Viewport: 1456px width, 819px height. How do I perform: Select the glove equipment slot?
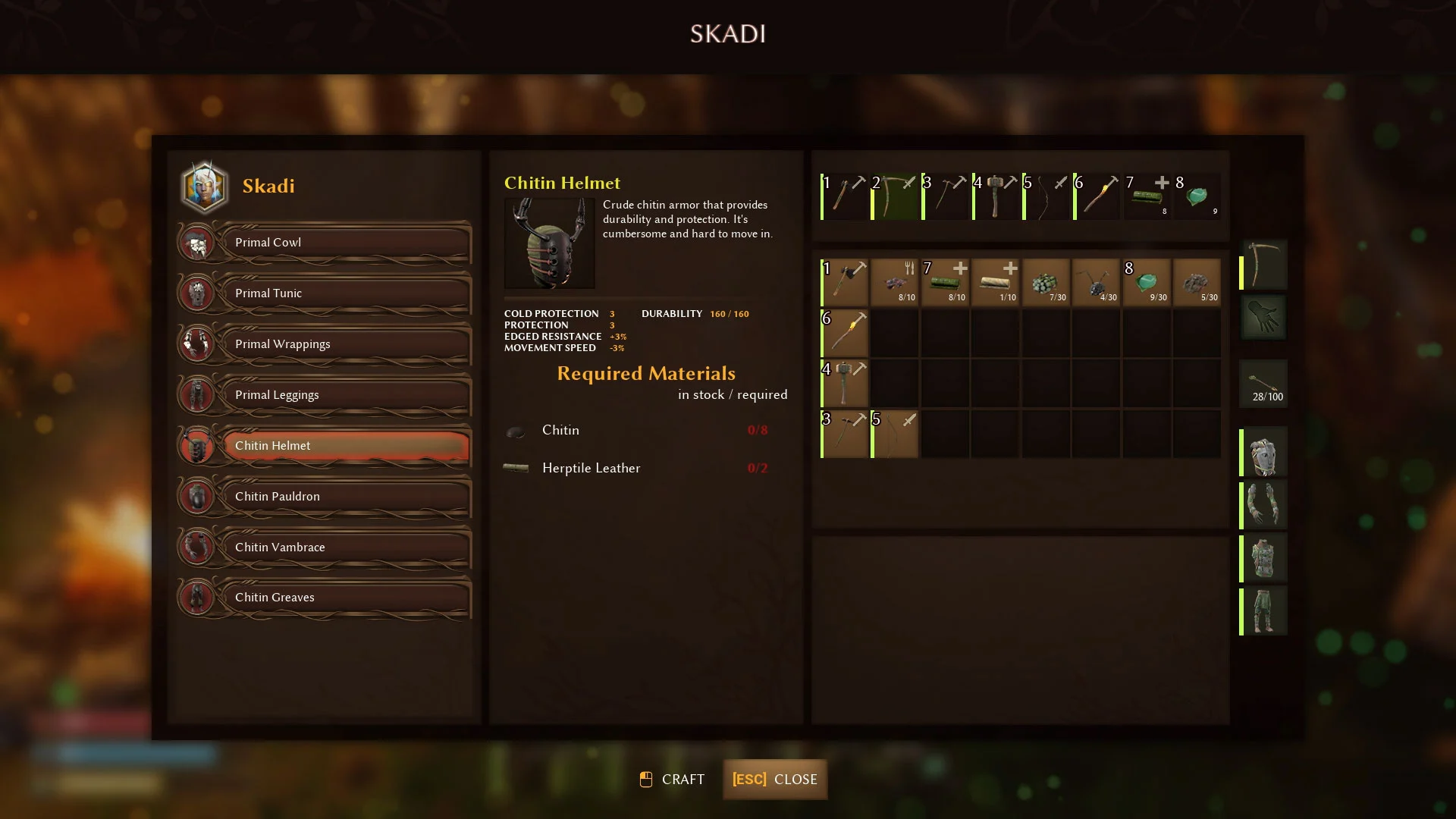(x=1264, y=316)
